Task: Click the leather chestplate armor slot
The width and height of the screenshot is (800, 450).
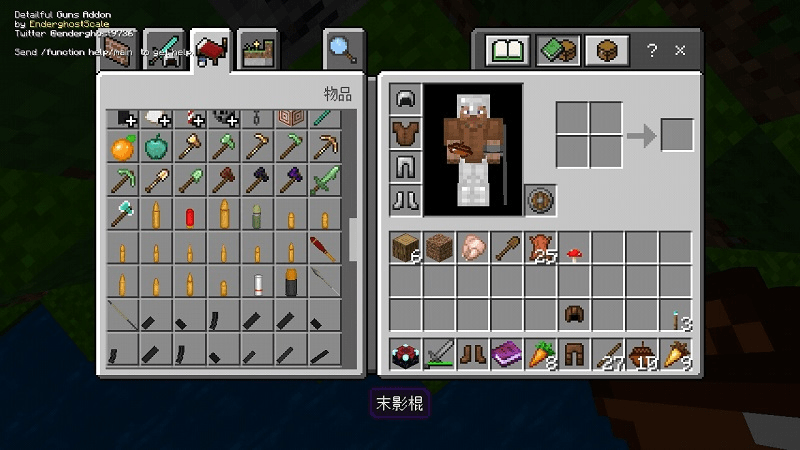Action: coord(406,132)
